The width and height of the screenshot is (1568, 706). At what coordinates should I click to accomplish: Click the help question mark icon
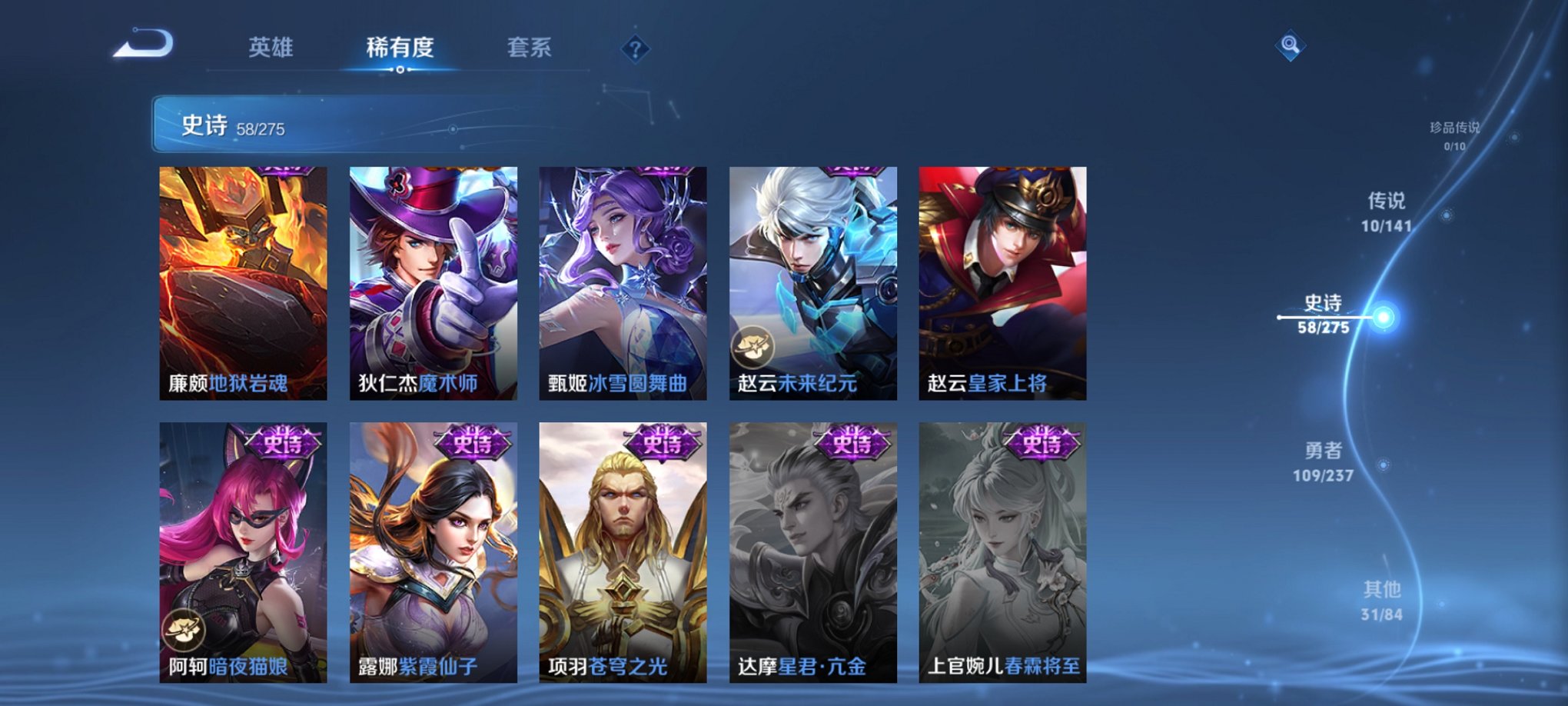coord(635,50)
